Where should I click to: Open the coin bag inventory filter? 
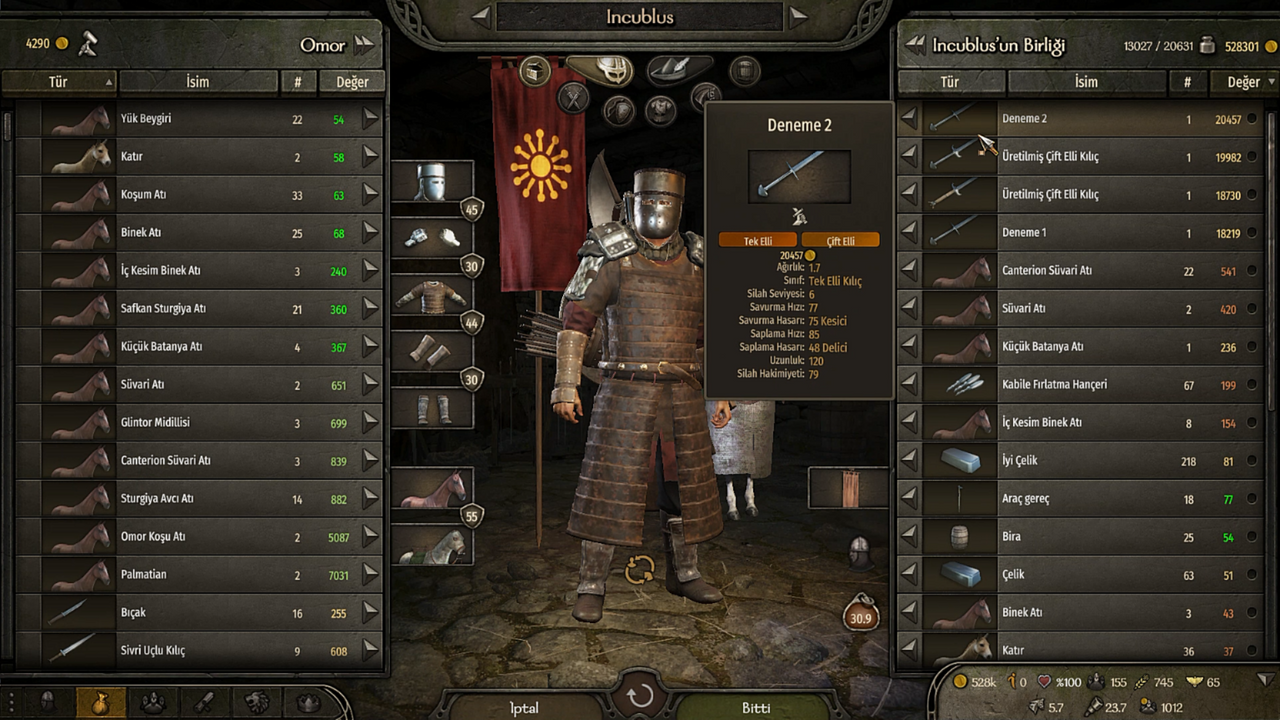pos(101,702)
